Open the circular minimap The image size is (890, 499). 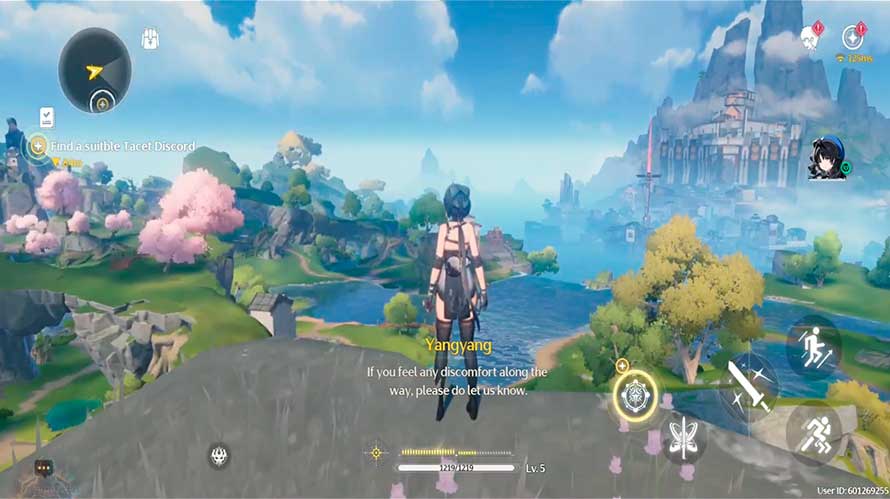coord(95,69)
